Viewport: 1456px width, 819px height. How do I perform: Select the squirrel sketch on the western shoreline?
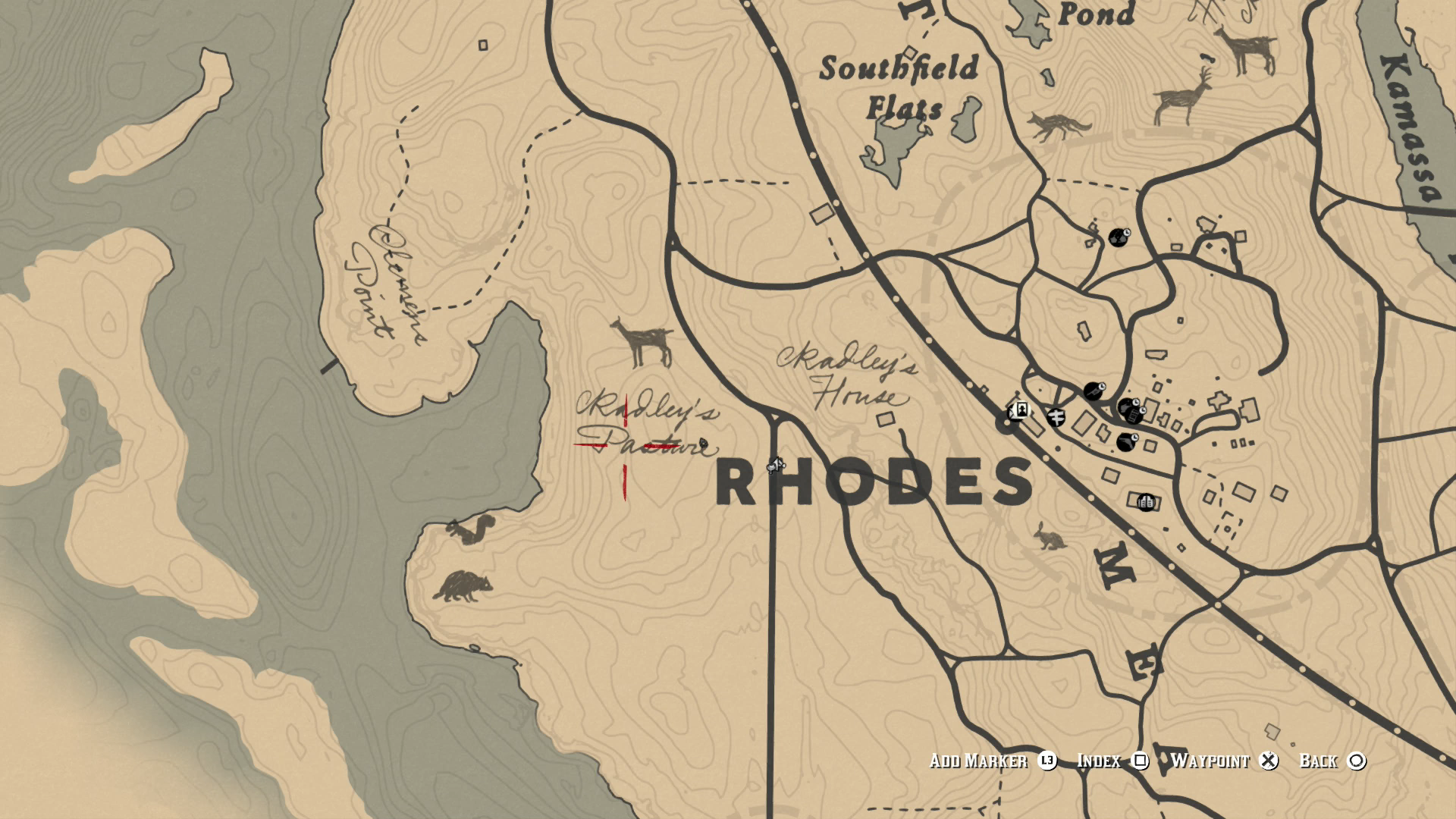pos(472,531)
